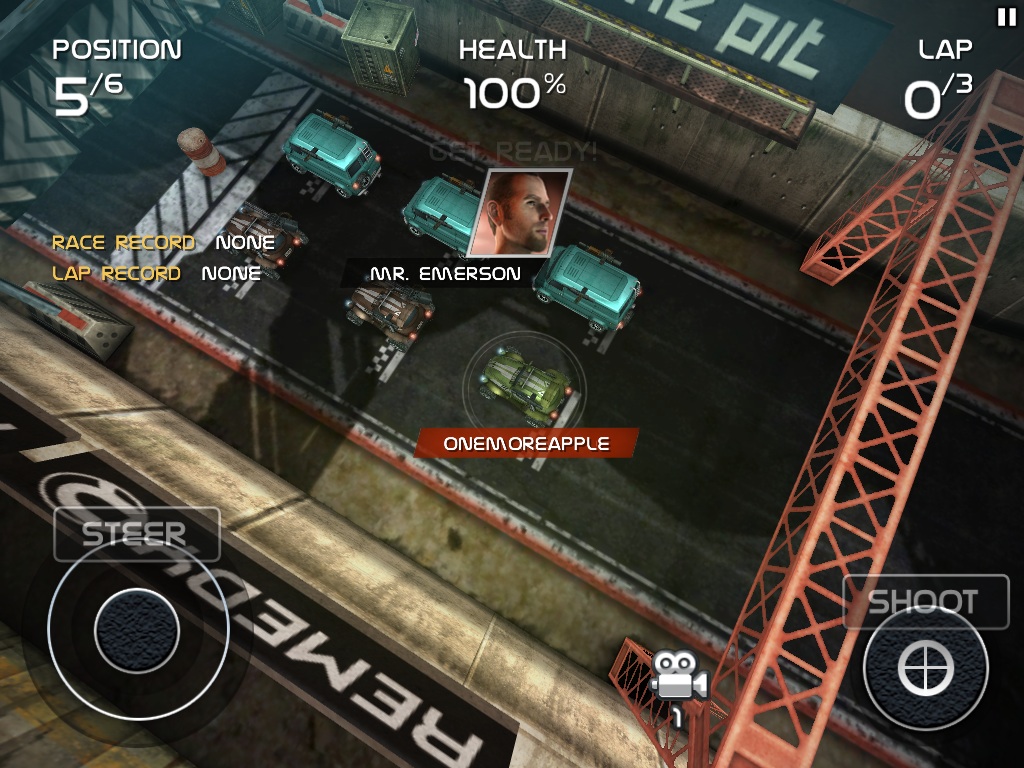Fire weapons with the crosshair shoot button
Image resolution: width=1024 pixels, height=768 pixels.
[925, 666]
